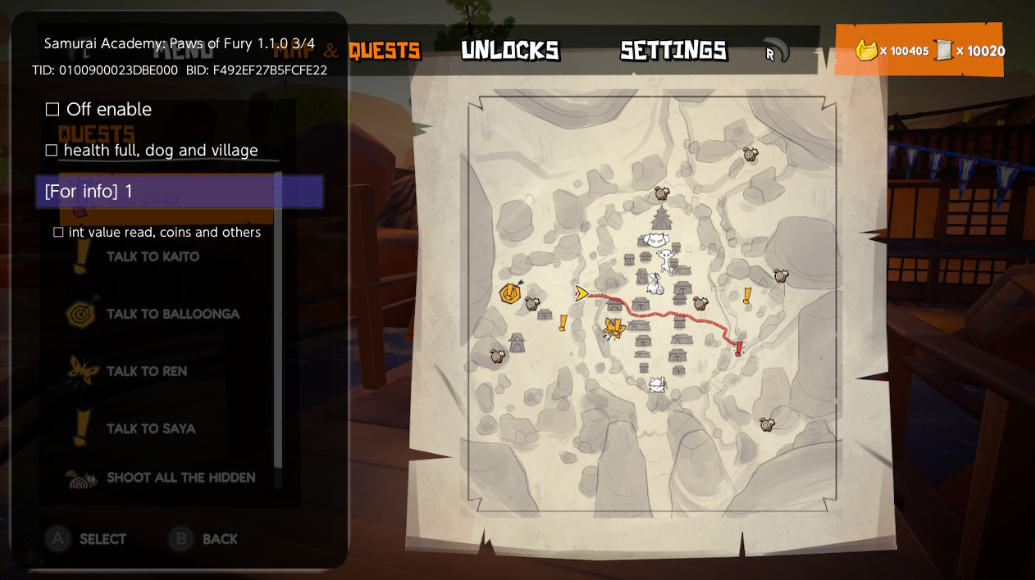Pick the 'Talk to Ren' quest
This screenshot has width=1035, height=580.
(x=146, y=371)
